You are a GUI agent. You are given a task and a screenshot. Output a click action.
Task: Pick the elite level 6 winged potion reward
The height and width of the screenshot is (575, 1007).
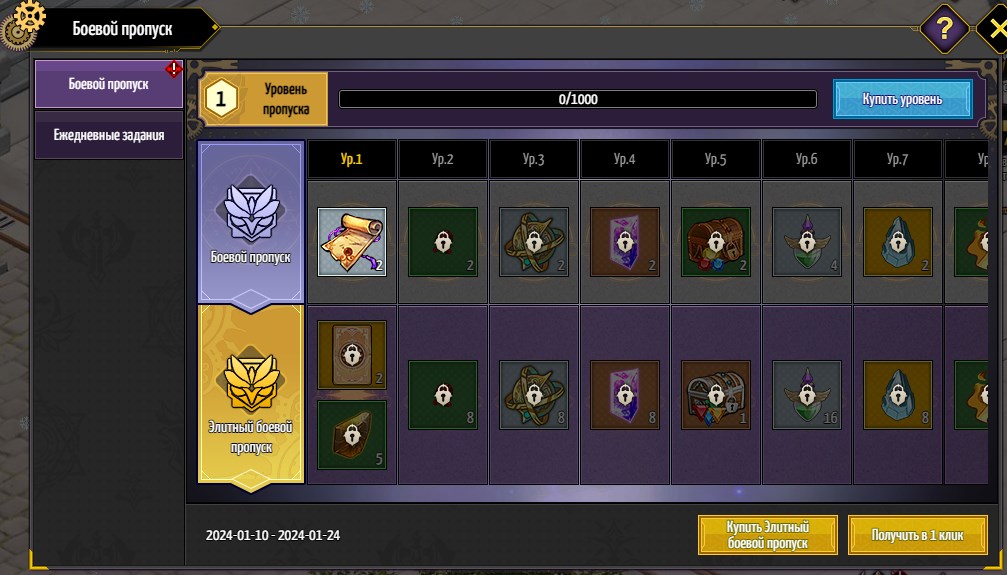(x=806, y=395)
